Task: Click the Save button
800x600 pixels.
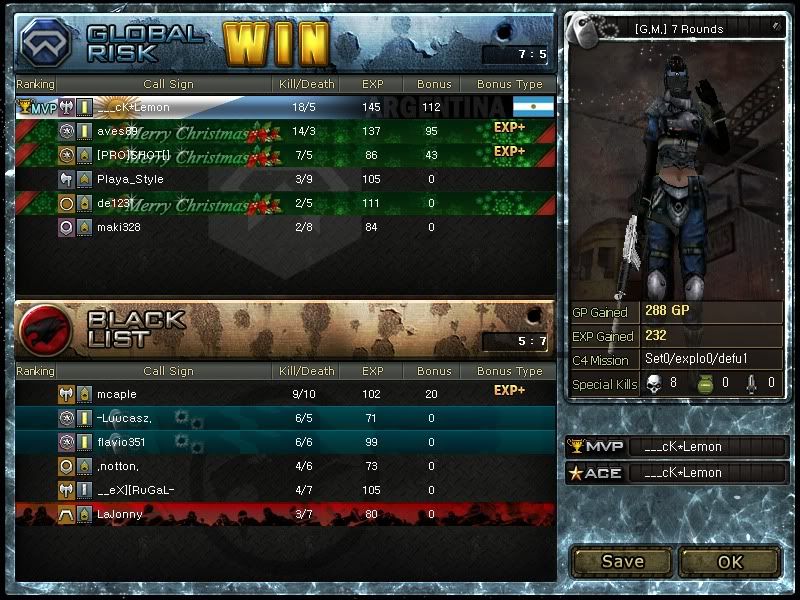Action: pyautogui.click(x=622, y=561)
